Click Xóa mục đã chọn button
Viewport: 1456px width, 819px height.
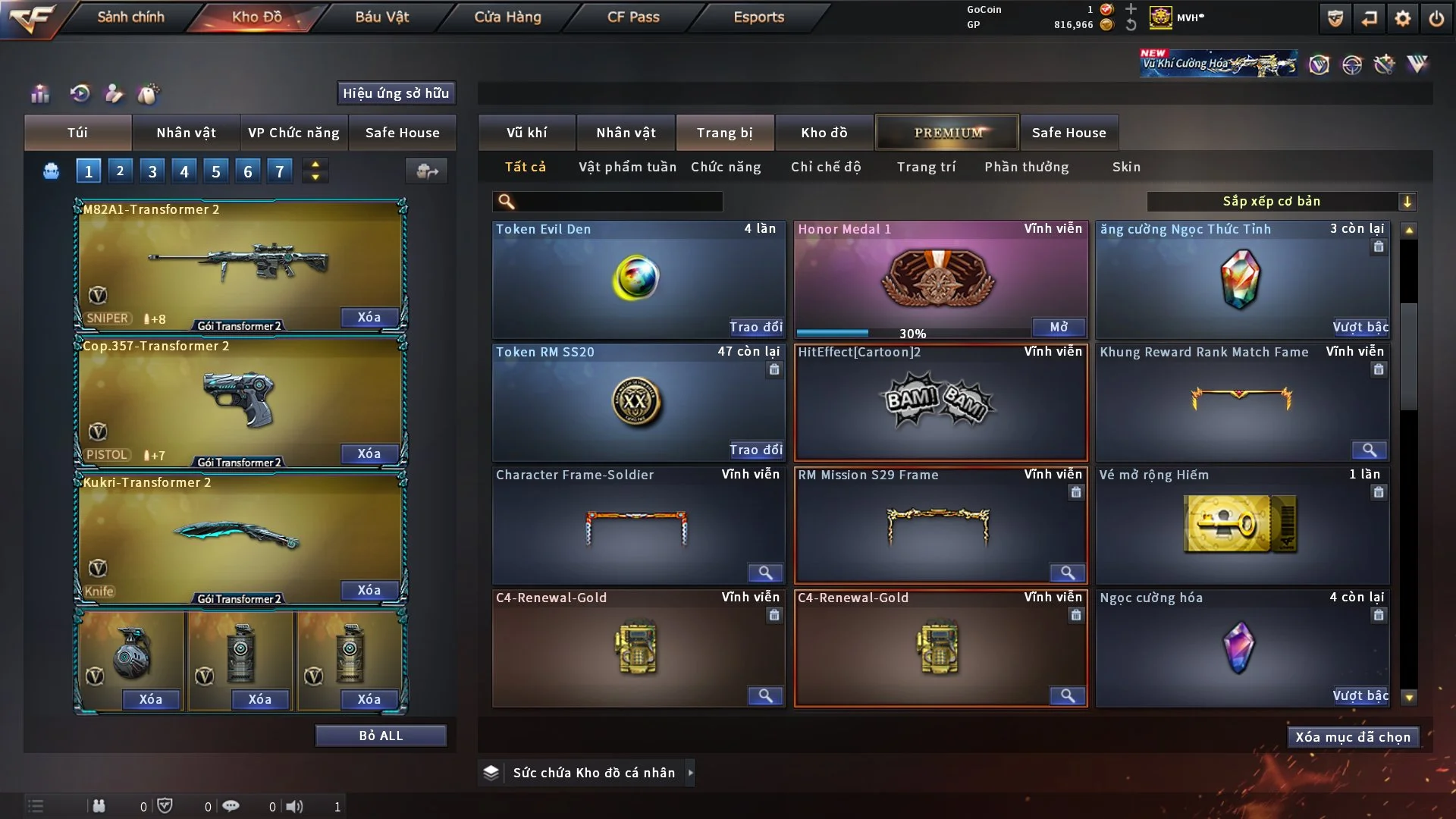pyautogui.click(x=1353, y=737)
